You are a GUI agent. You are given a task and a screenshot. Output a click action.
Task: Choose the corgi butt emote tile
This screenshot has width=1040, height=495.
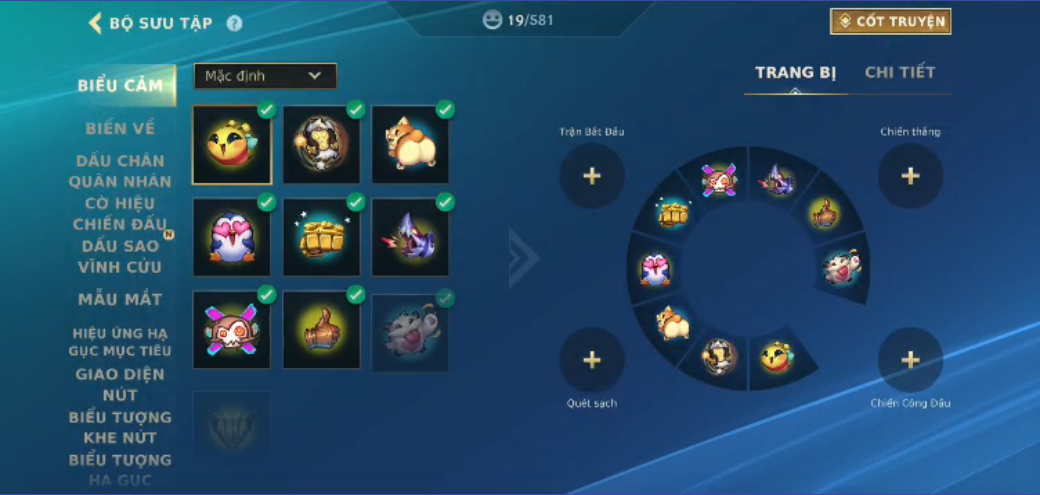click(411, 145)
